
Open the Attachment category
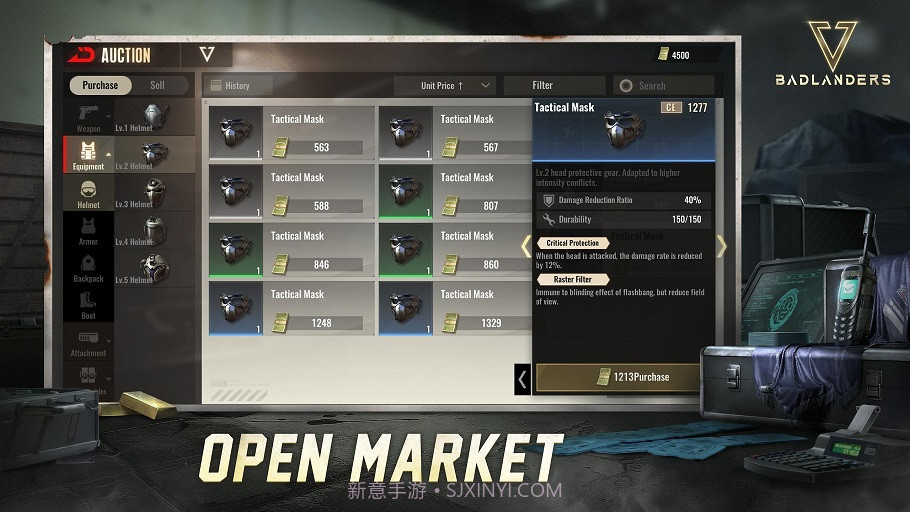point(89,343)
